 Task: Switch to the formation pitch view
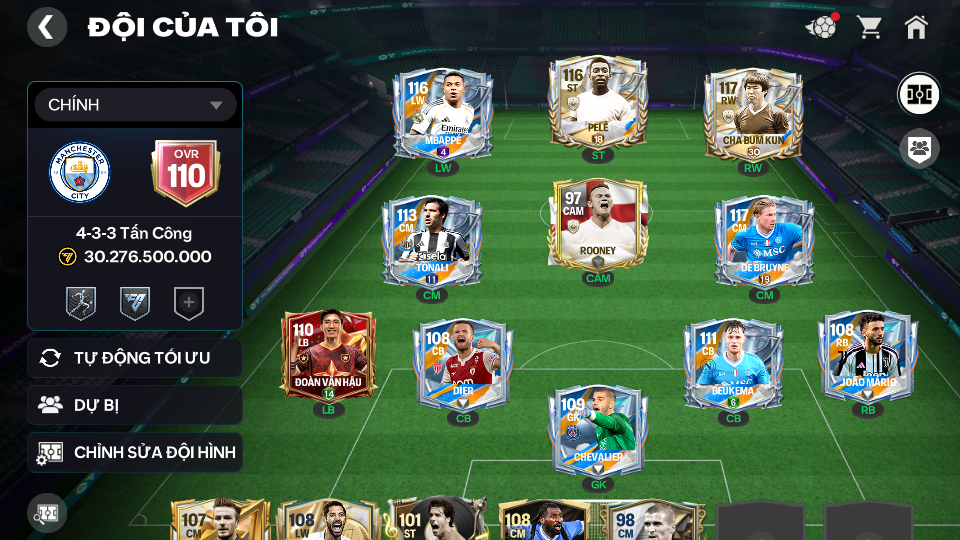pos(917,93)
